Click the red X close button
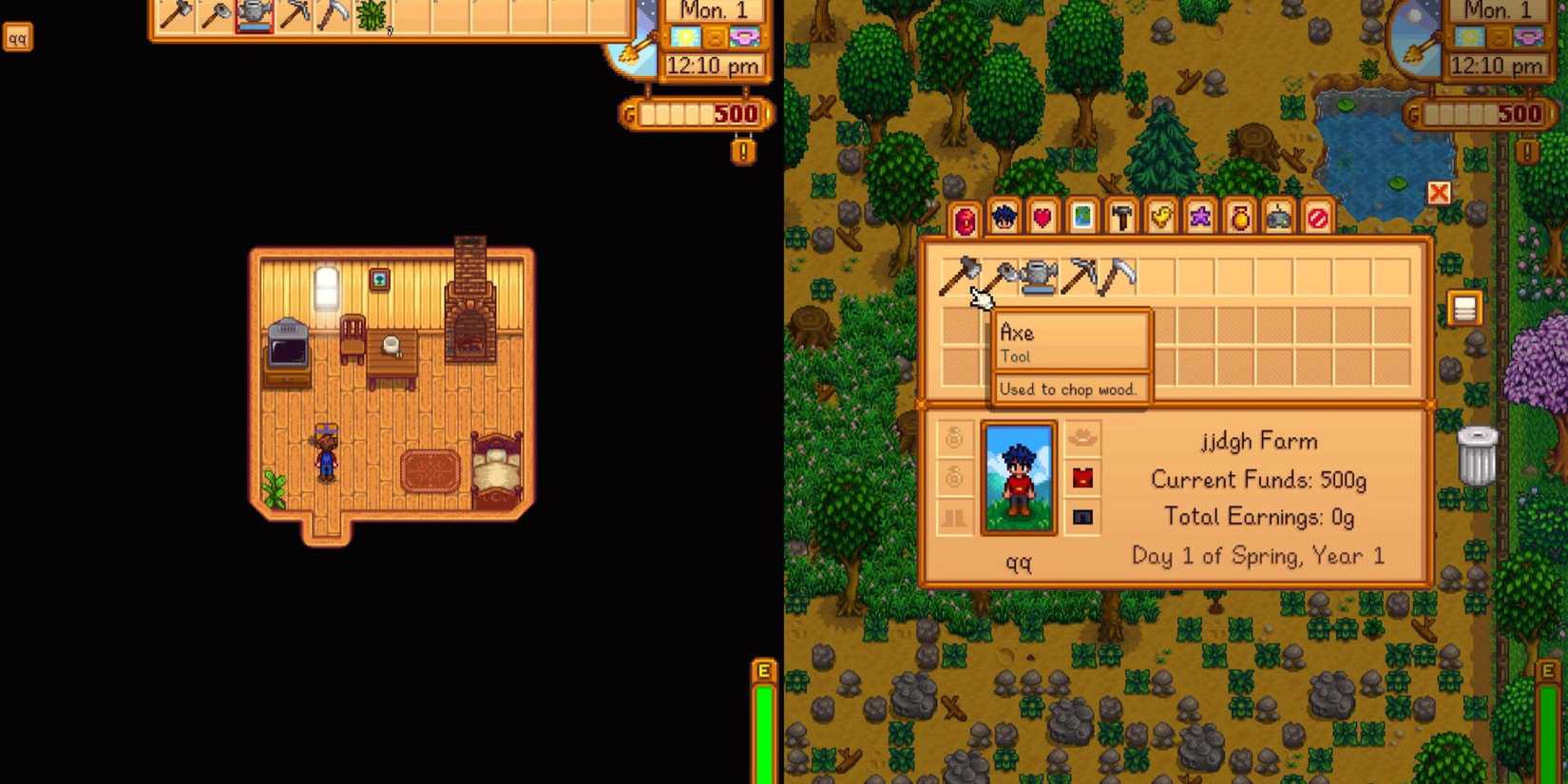 [1439, 192]
